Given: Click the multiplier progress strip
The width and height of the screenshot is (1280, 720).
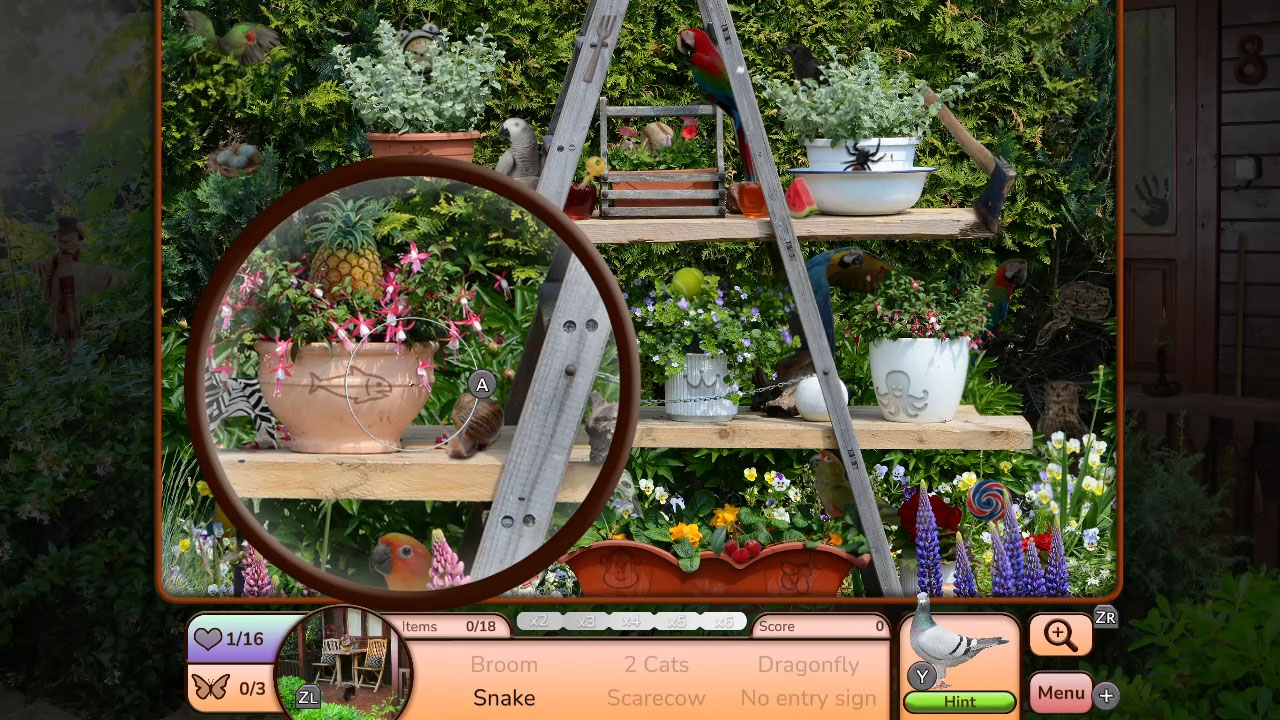Looking at the screenshot, I should [x=630, y=620].
